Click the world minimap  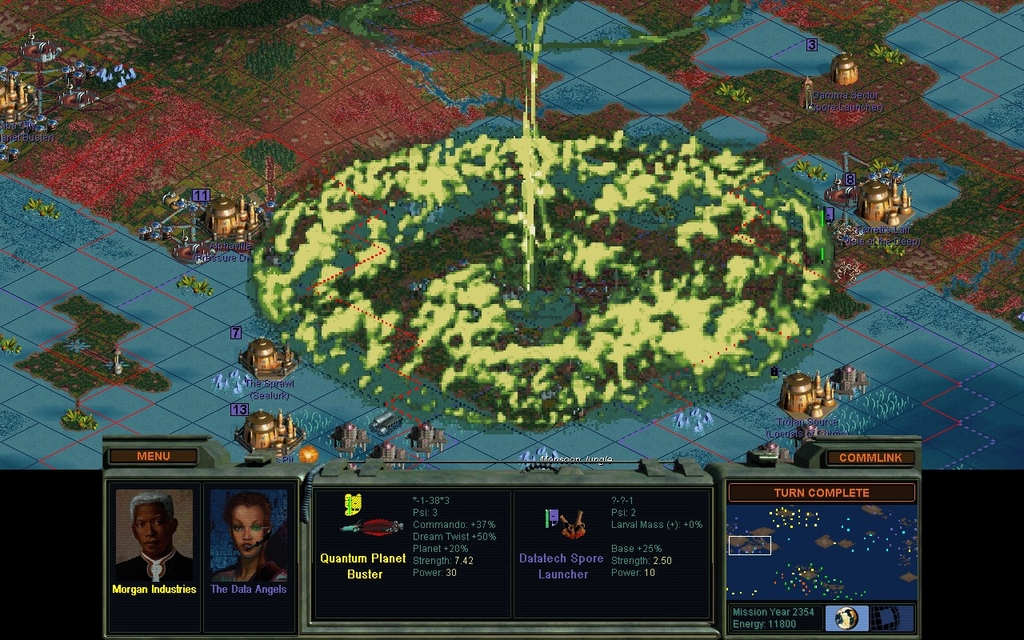pyautogui.click(x=821, y=551)
